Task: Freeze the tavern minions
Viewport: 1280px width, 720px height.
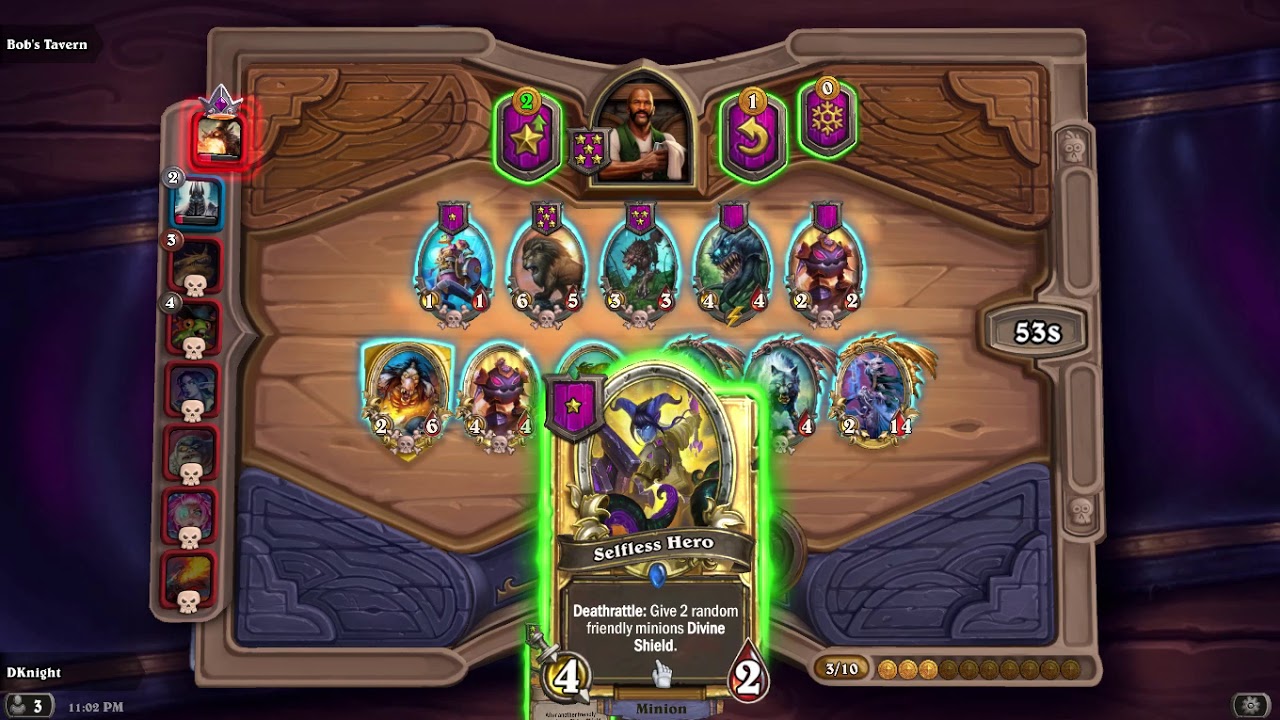Action: (827, 122)
